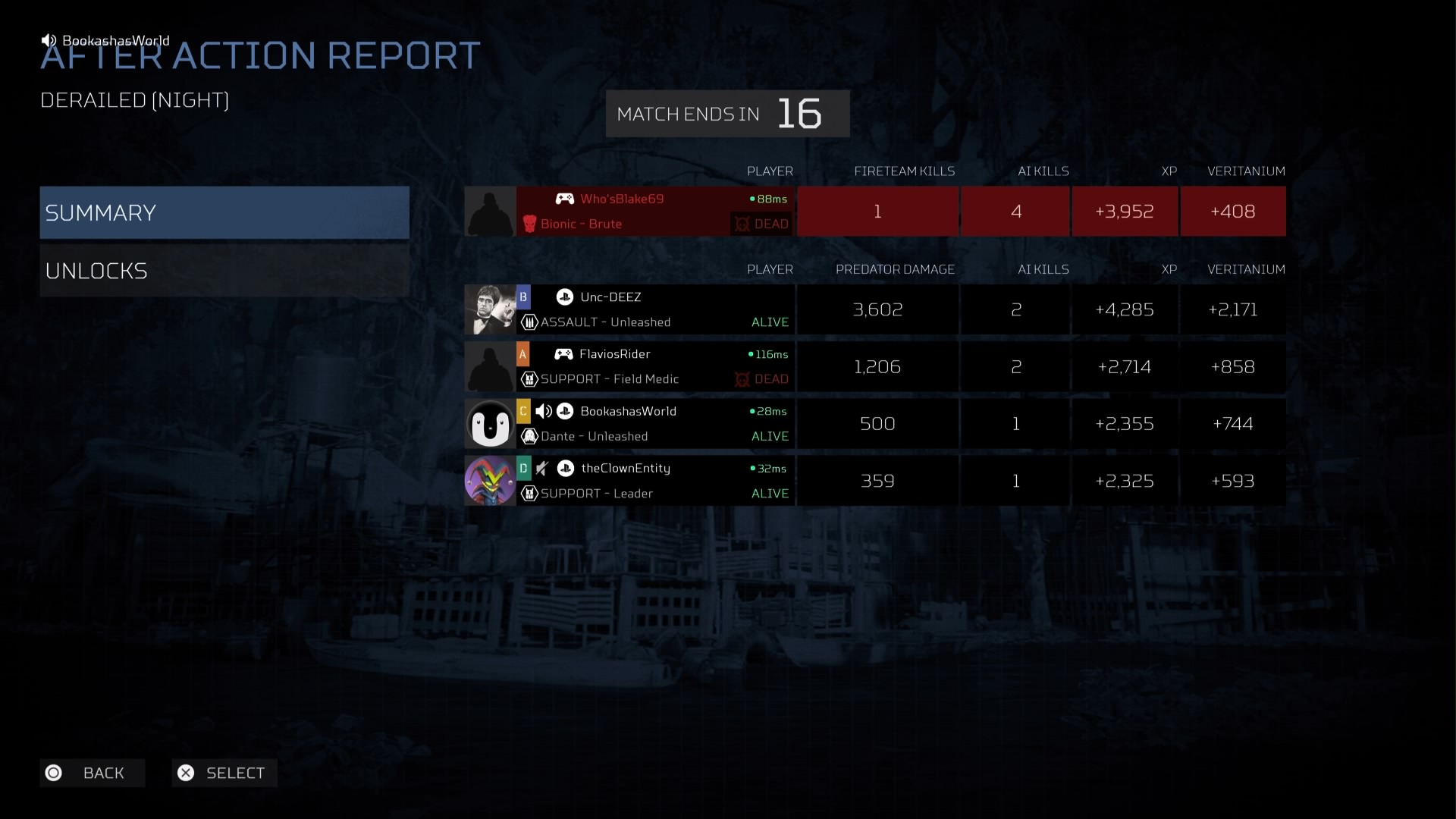Open theClownEntity's jester avatar
Image resolution: width=1456 pixels, height=819 pixels.
tap(490, 481)
